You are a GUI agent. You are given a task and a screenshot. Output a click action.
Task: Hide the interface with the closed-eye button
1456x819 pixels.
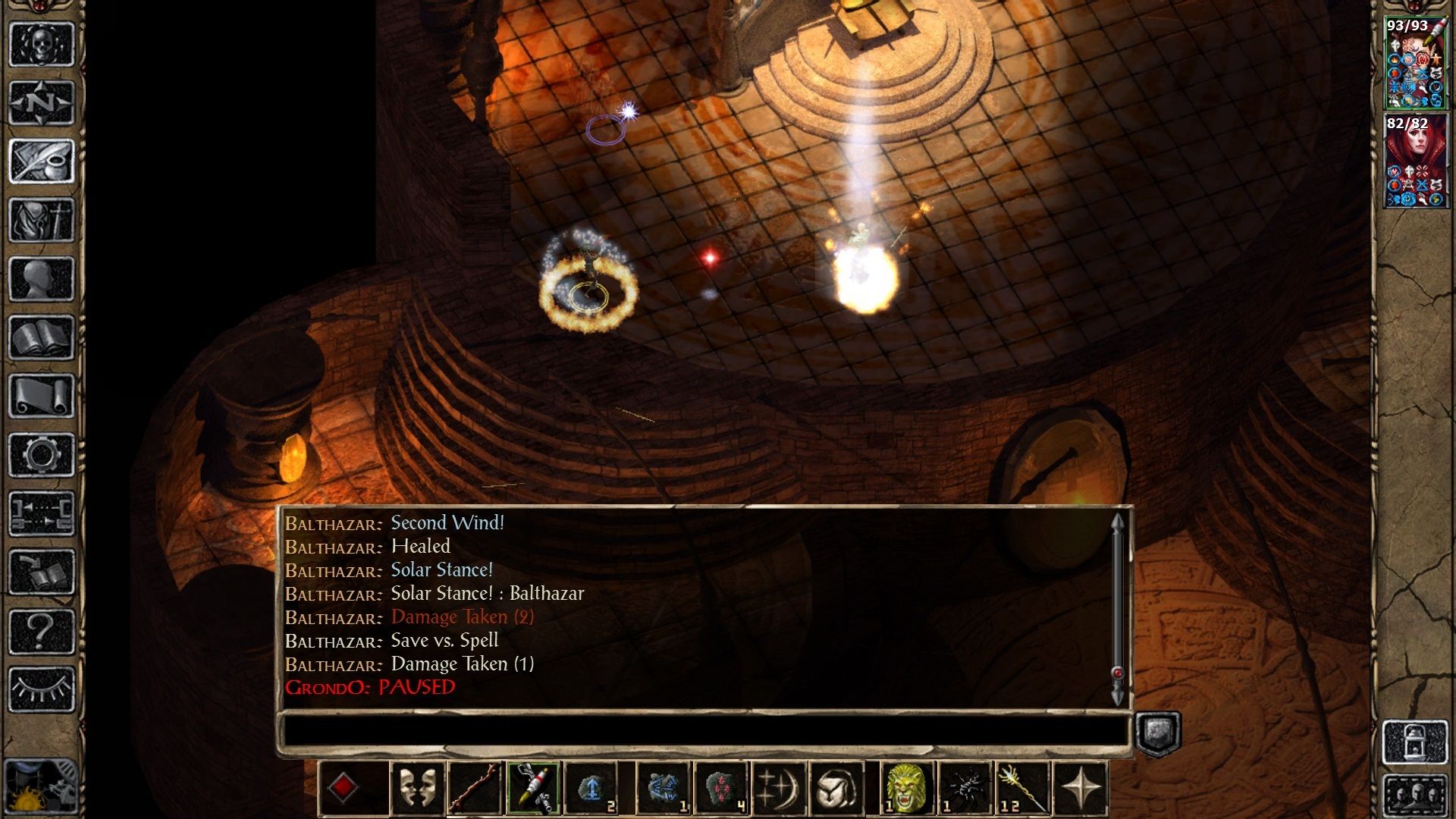point(42,689)
